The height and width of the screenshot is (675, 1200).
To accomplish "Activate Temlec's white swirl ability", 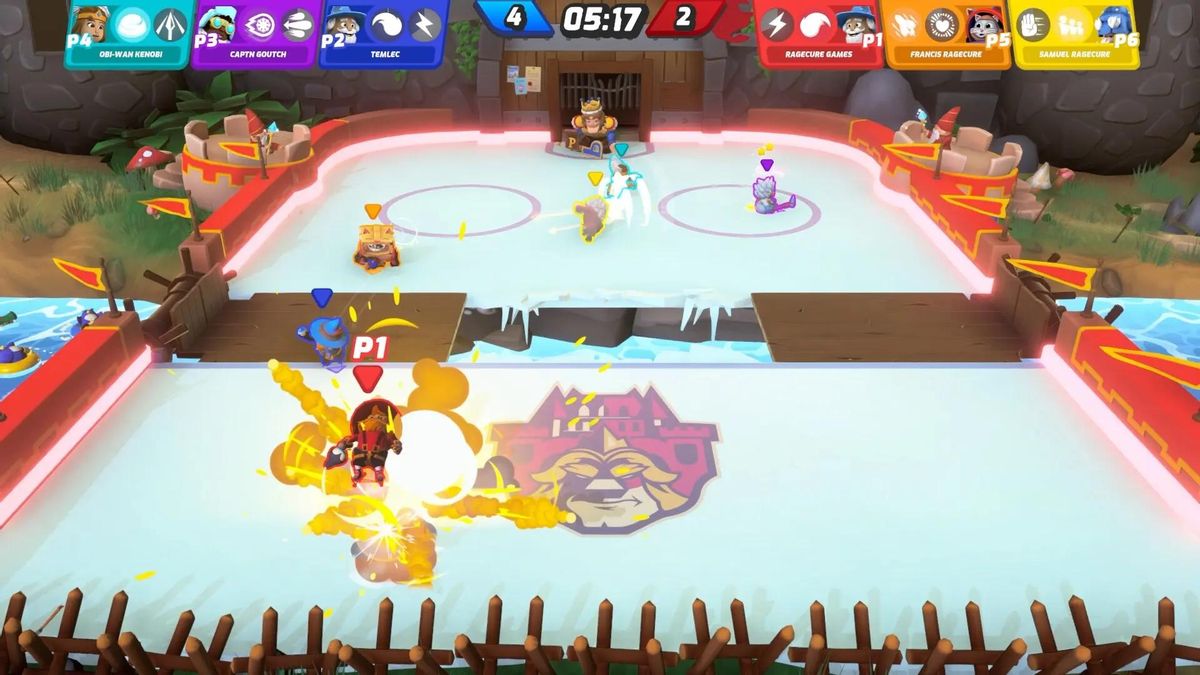I will 387,24.
